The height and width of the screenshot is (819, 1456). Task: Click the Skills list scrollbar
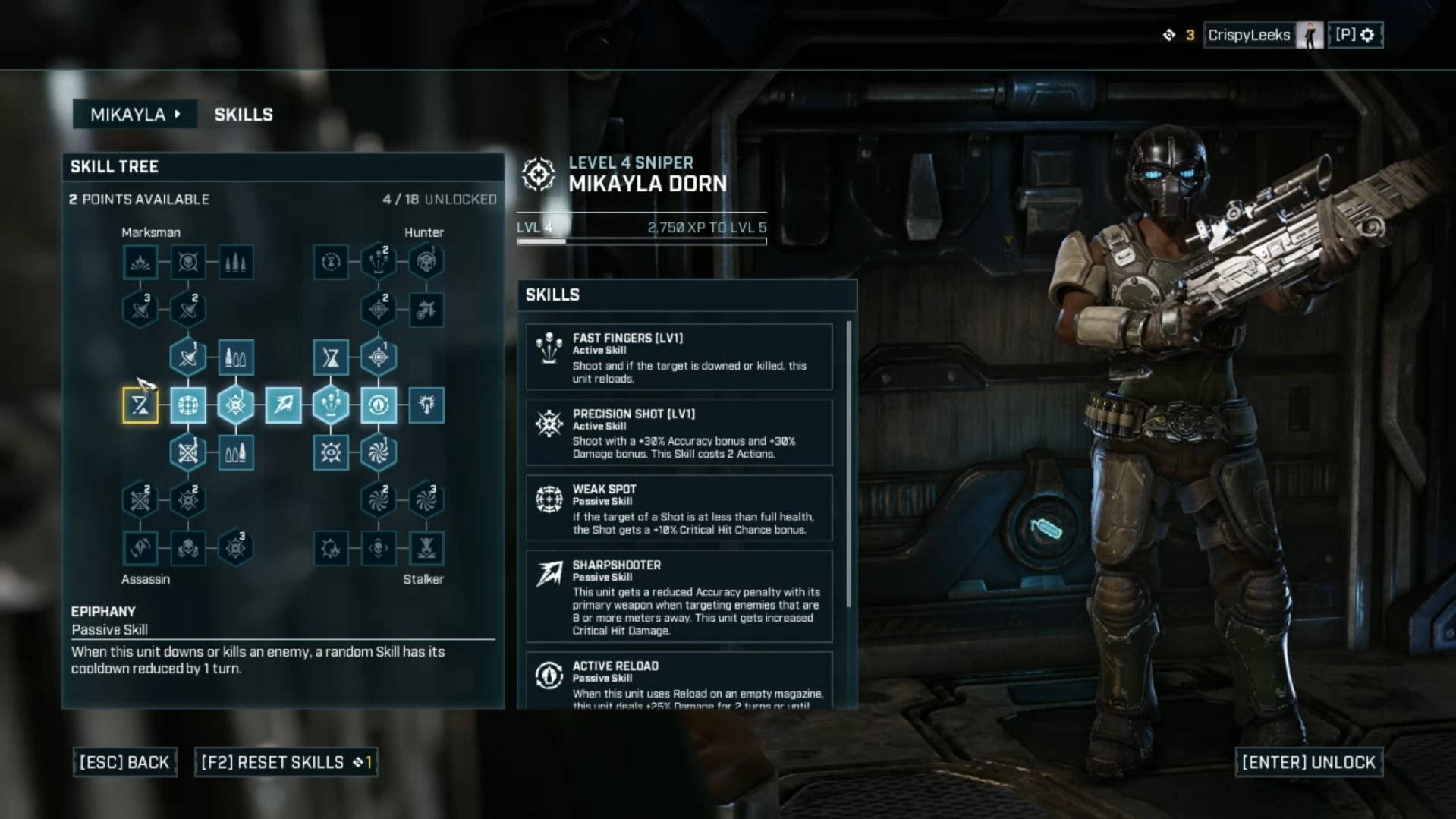[848, 463]
